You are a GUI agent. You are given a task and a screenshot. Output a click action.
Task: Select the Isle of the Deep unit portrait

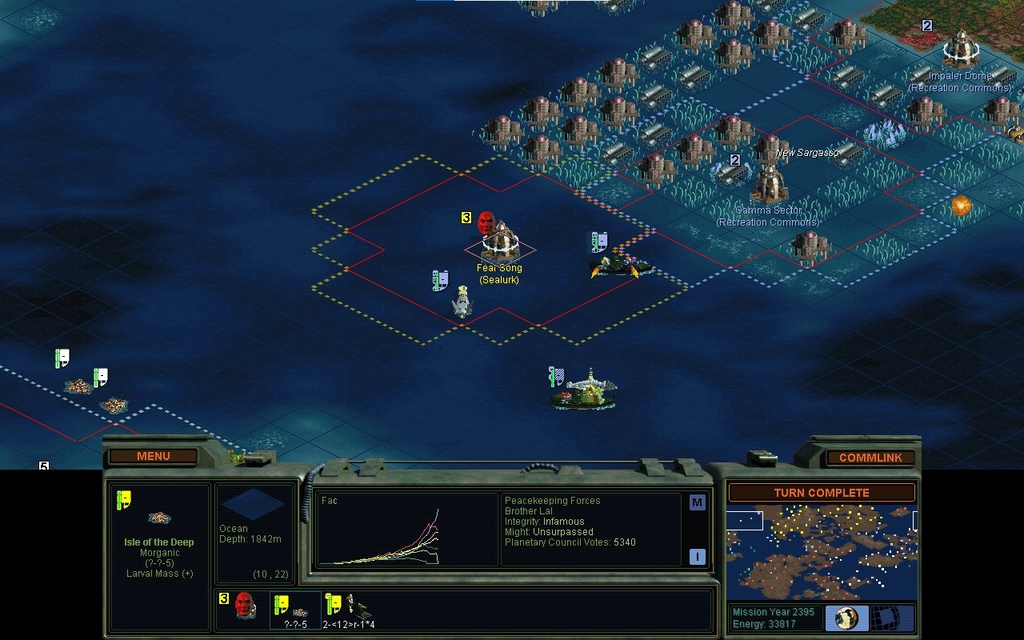point(158,518)
